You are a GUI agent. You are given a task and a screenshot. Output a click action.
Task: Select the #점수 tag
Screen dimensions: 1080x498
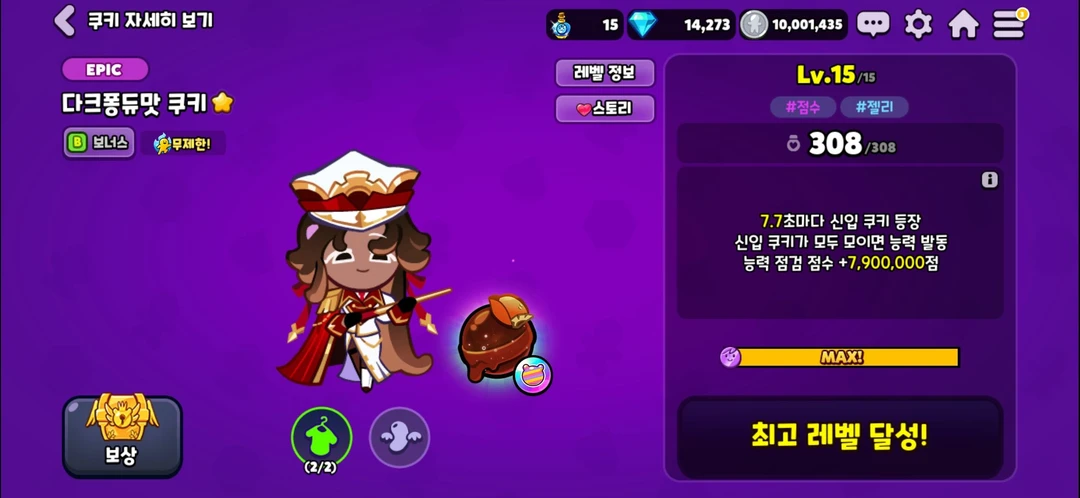tap(802, 107)
